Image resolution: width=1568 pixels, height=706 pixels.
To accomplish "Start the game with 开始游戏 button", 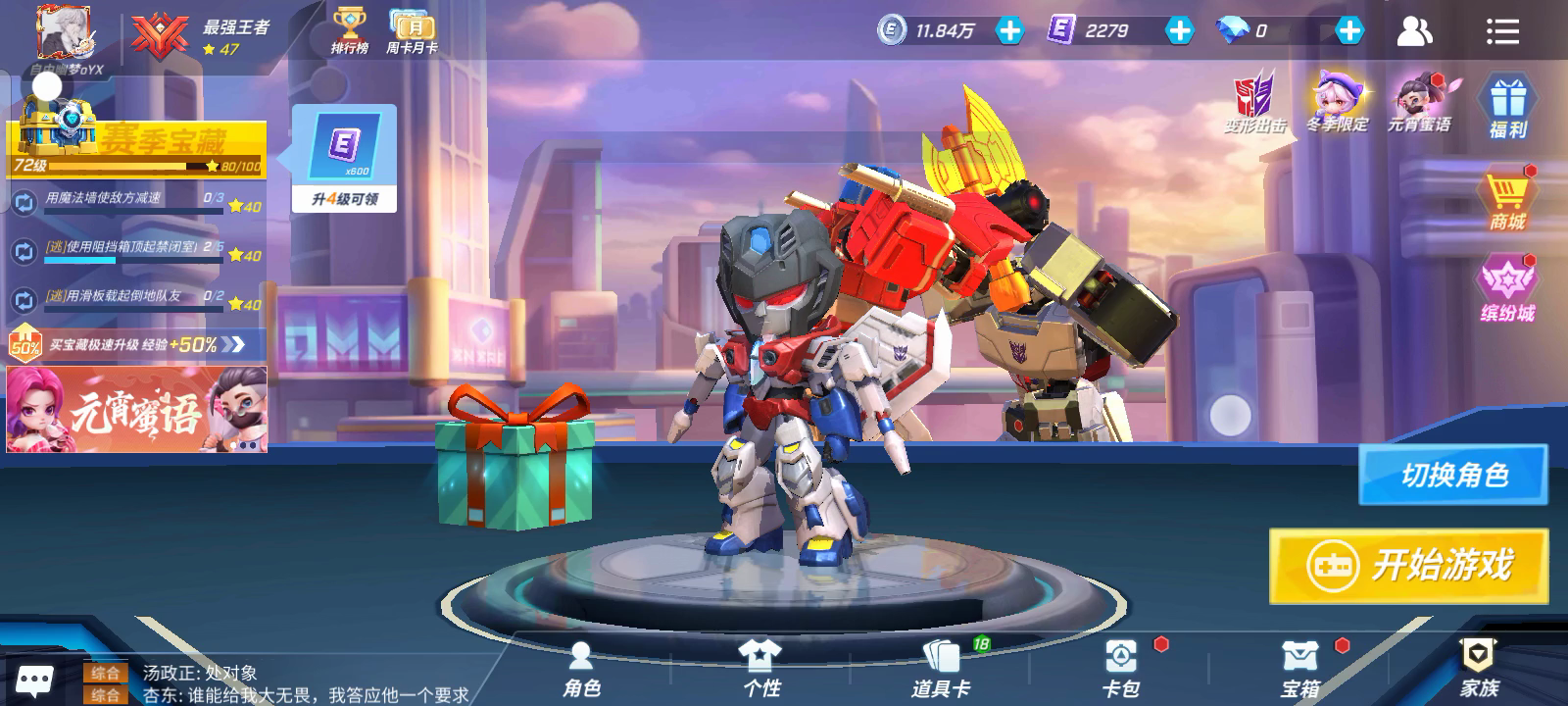I will pyautogui.click(x=1408, y=566).
